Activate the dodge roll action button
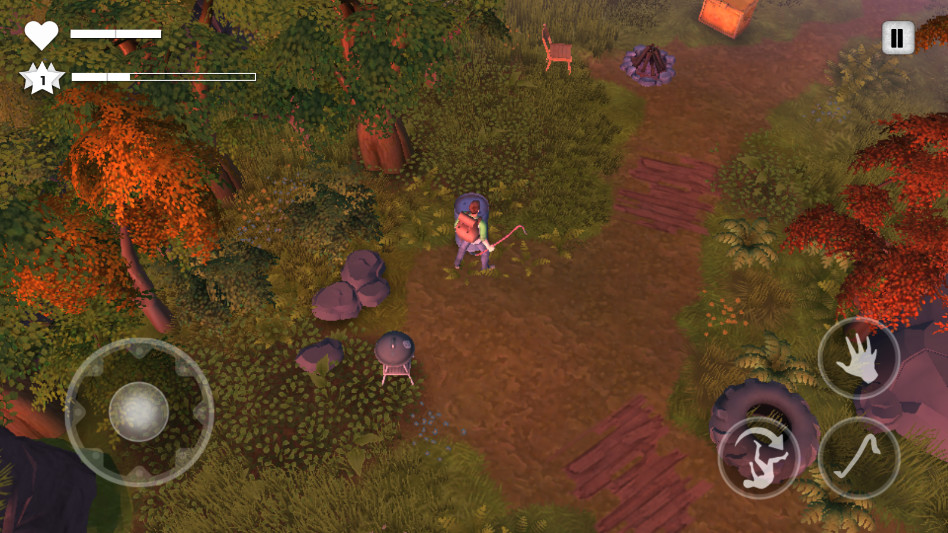948x533 pixels. pos(758,458)
